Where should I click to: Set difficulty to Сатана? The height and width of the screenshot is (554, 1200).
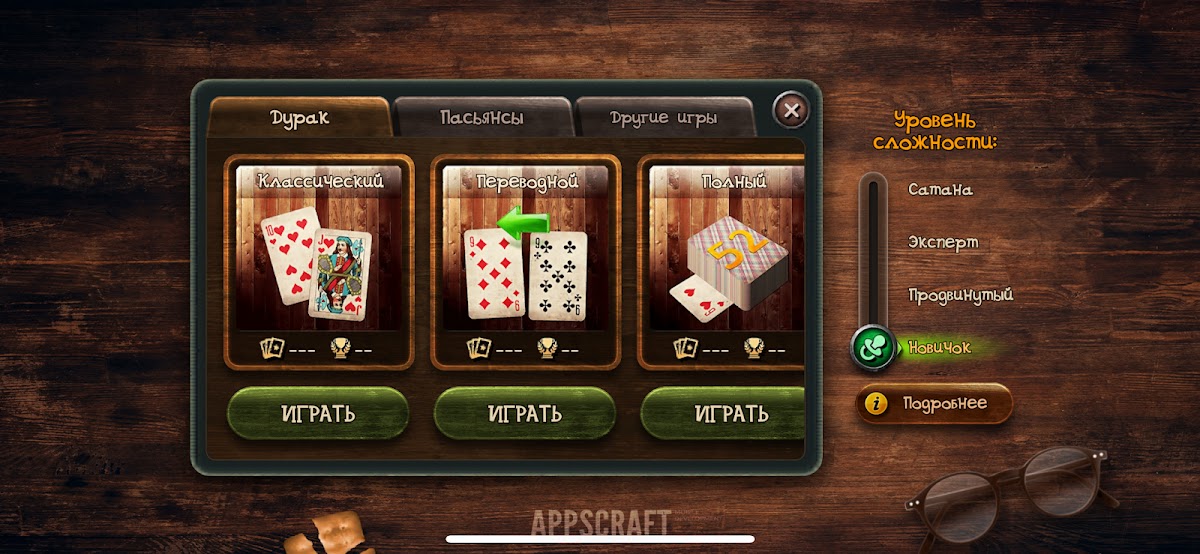pyautogui.click(x=940, y=189)
